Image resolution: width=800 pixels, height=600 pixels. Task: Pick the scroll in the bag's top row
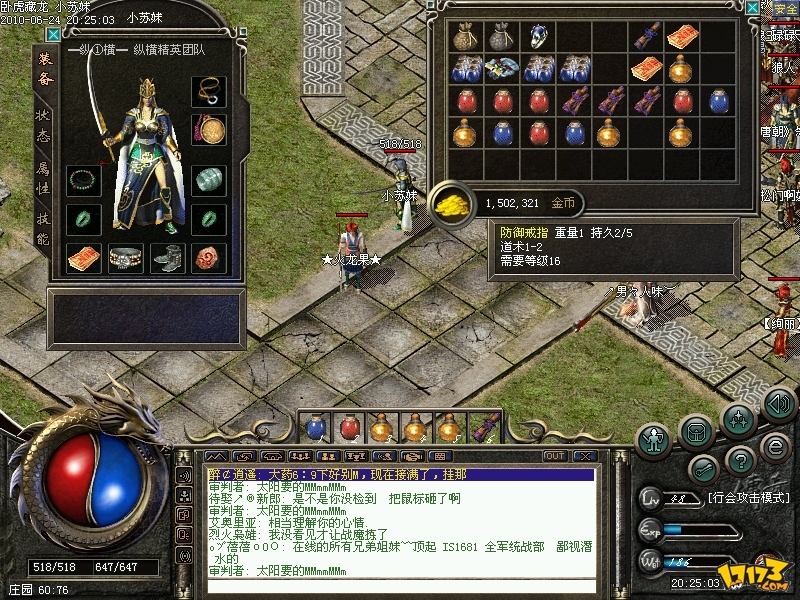point(647,37)
